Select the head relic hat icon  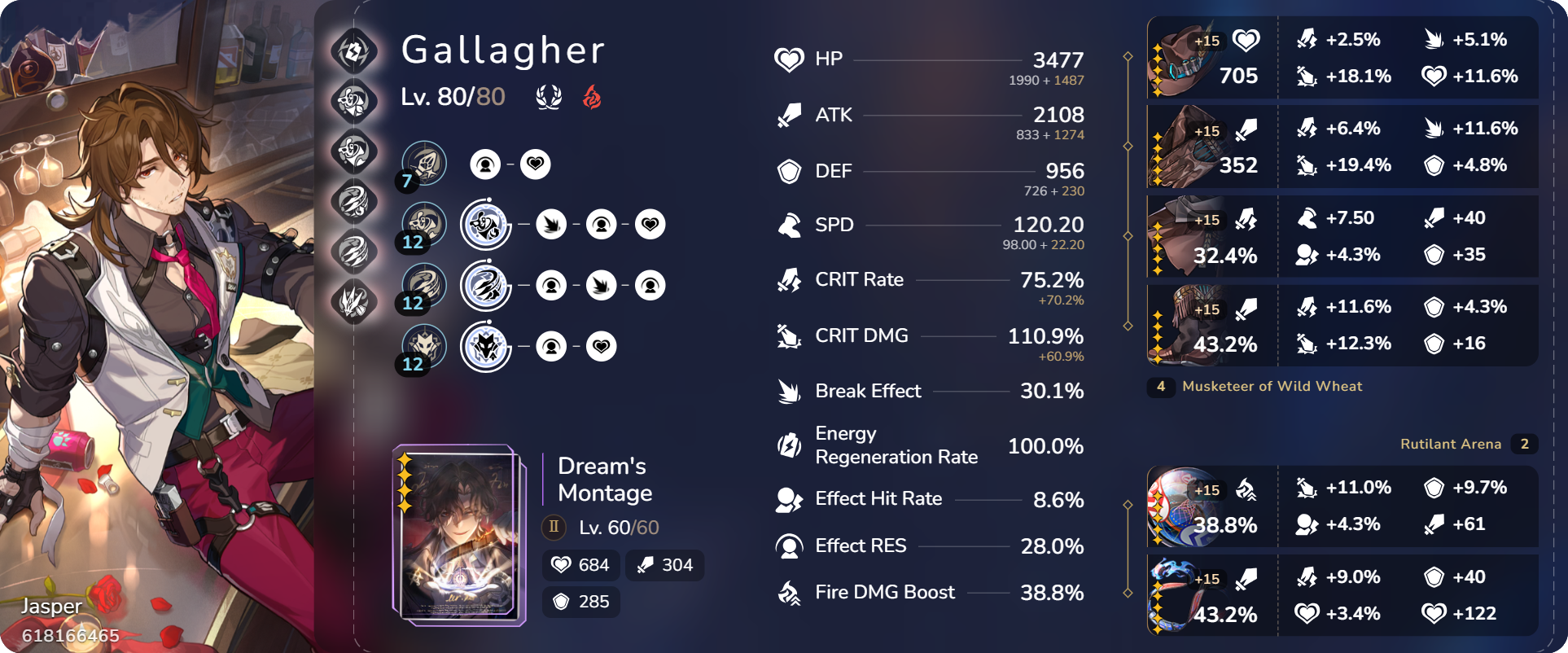[x=1185, y=58]
